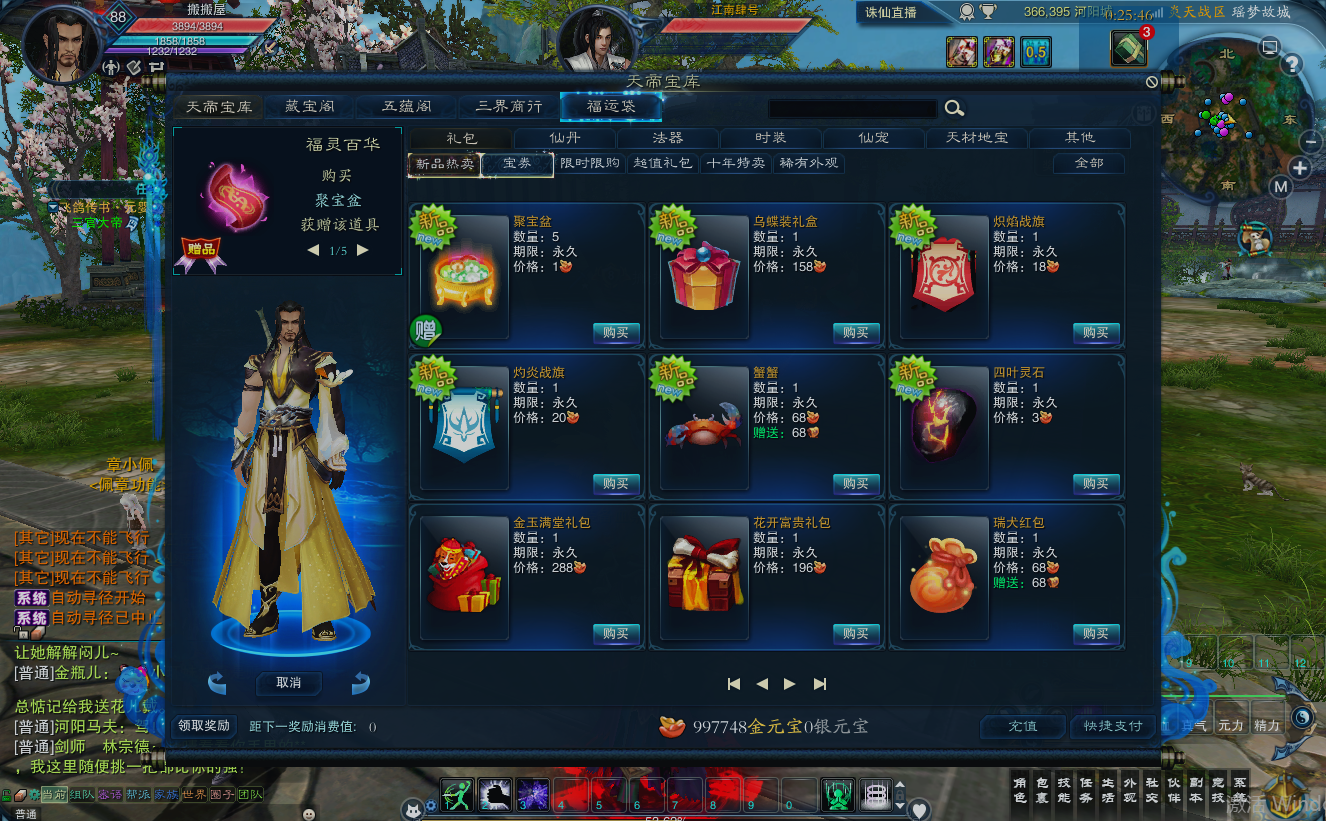Open the 包裹 bag icon at bottom right
This screenshot has width=1326, height=821.
1042,789
